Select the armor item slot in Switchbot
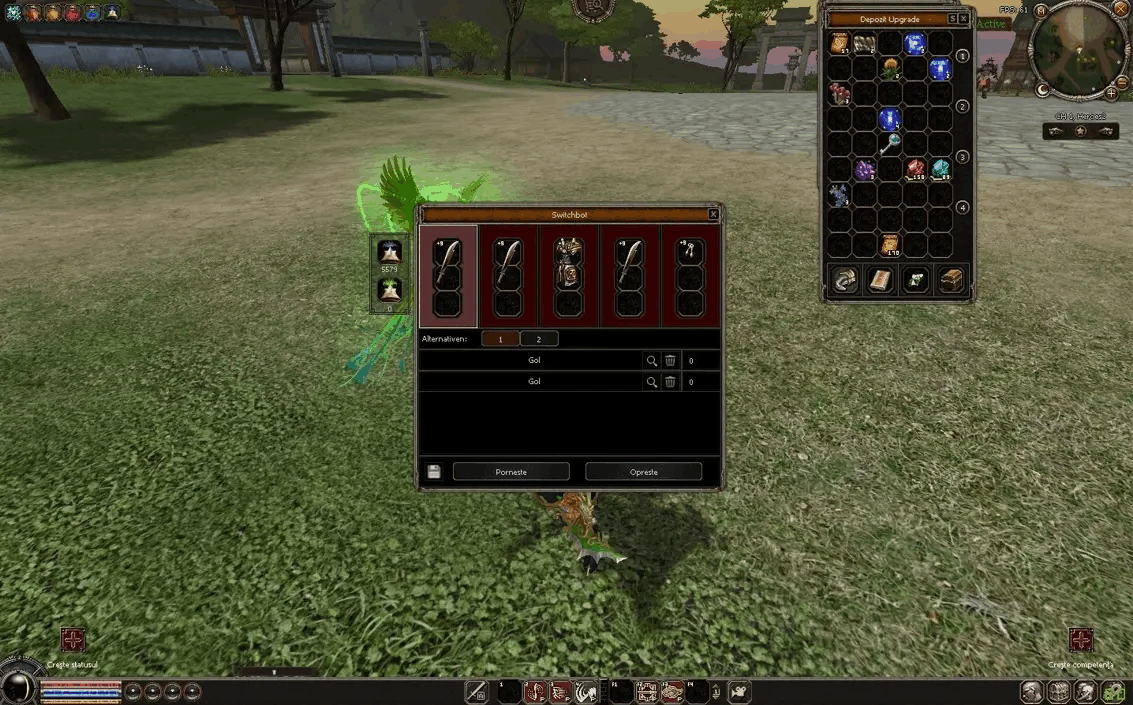 tap(569, 253)
